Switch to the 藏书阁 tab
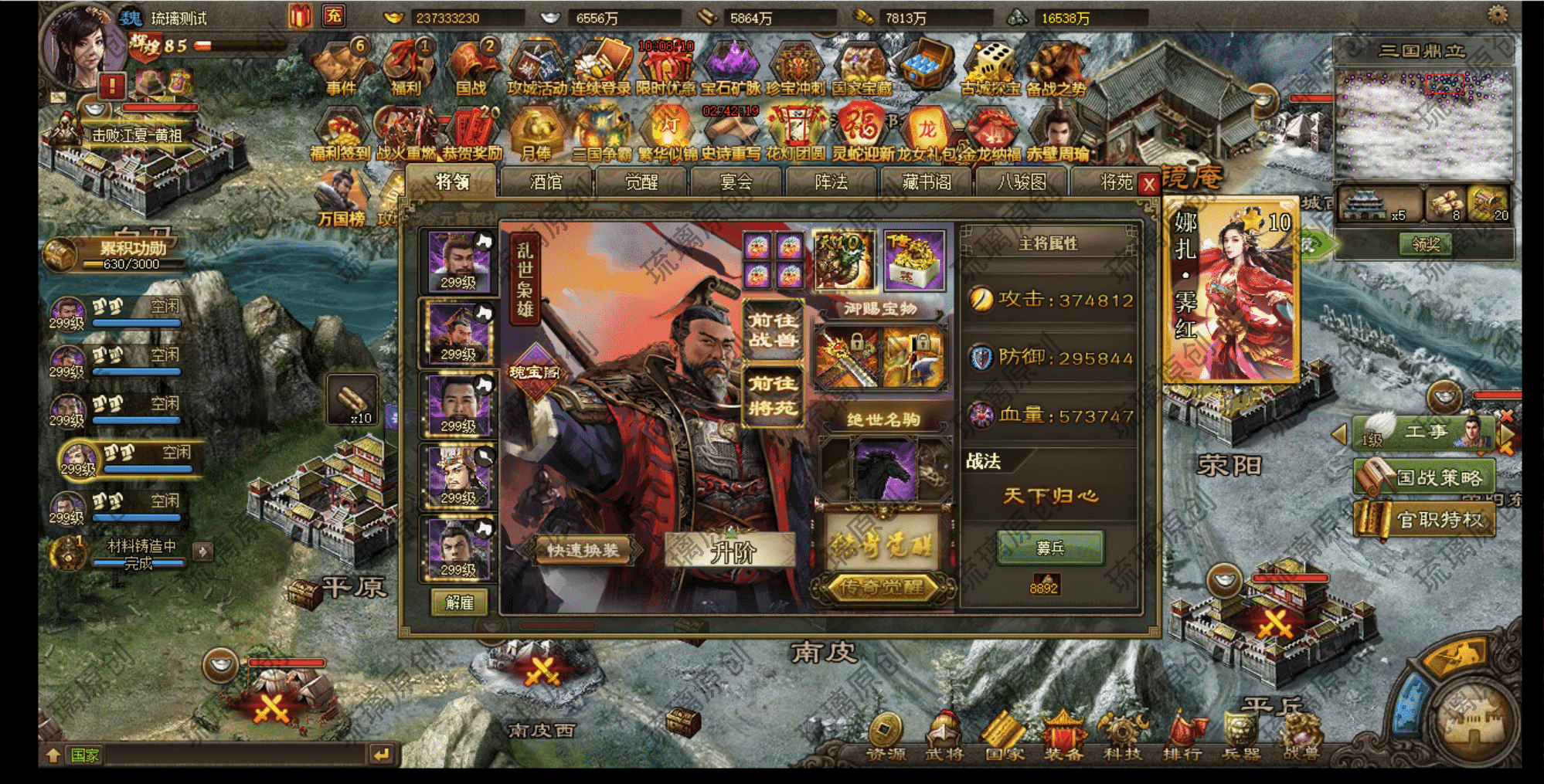Viewport: 1544px width, 784px height. coord(927,182)
